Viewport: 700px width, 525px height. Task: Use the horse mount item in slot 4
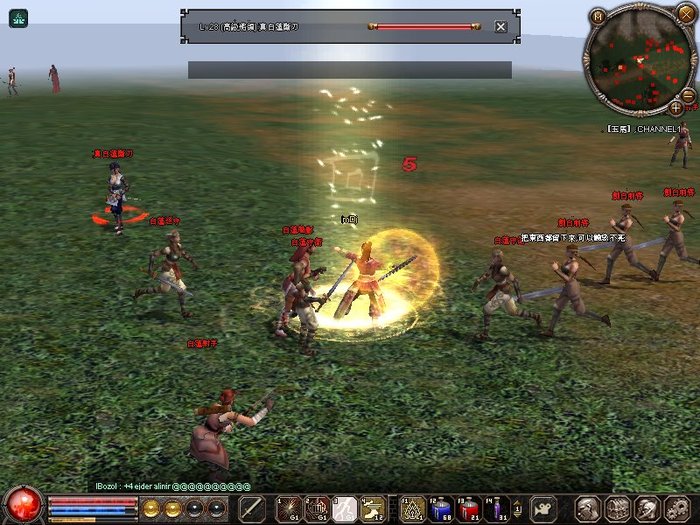point(373,507)
